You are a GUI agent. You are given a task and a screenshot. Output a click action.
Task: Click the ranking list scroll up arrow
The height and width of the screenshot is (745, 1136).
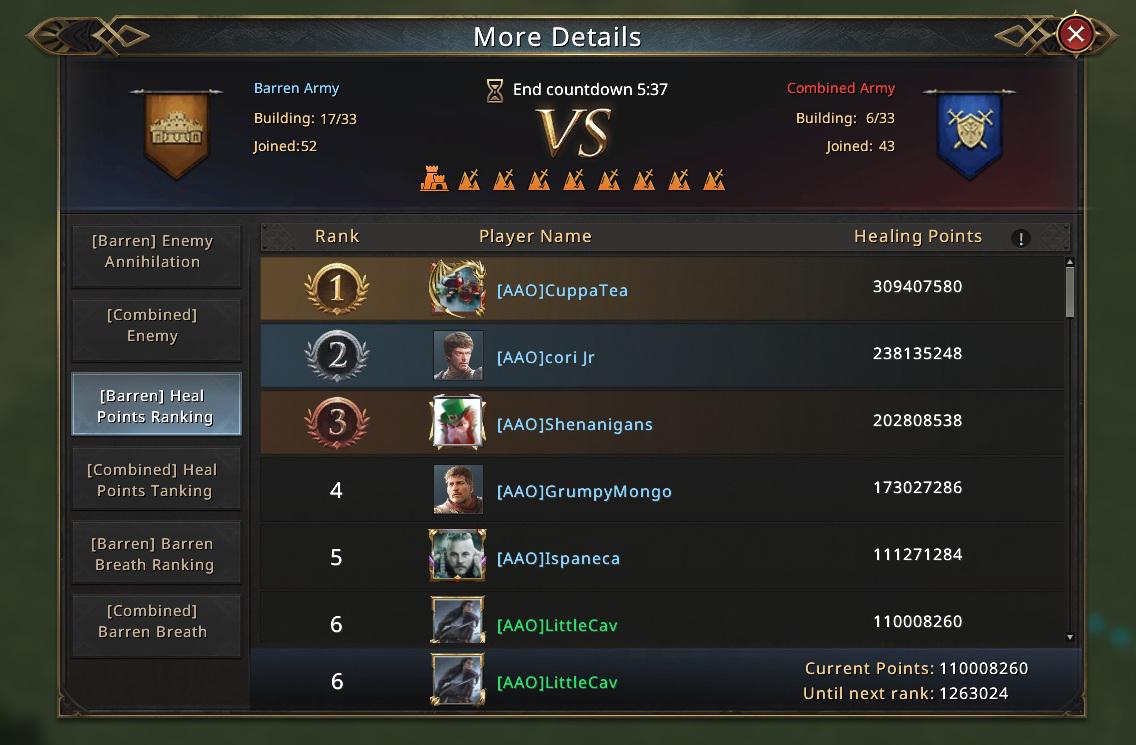click(1069, 263)
